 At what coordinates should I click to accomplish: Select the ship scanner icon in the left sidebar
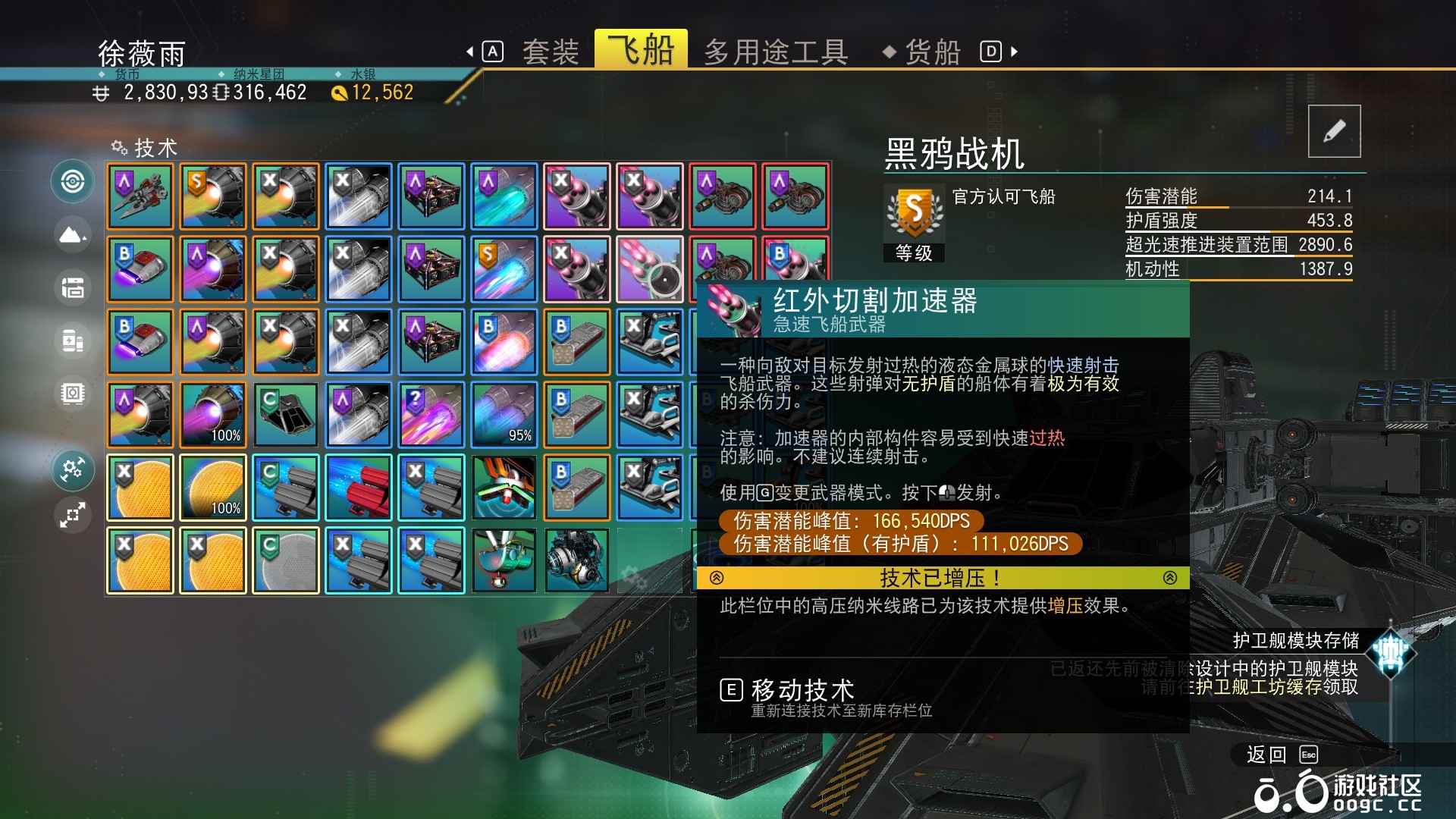click(x=73, y=182)
